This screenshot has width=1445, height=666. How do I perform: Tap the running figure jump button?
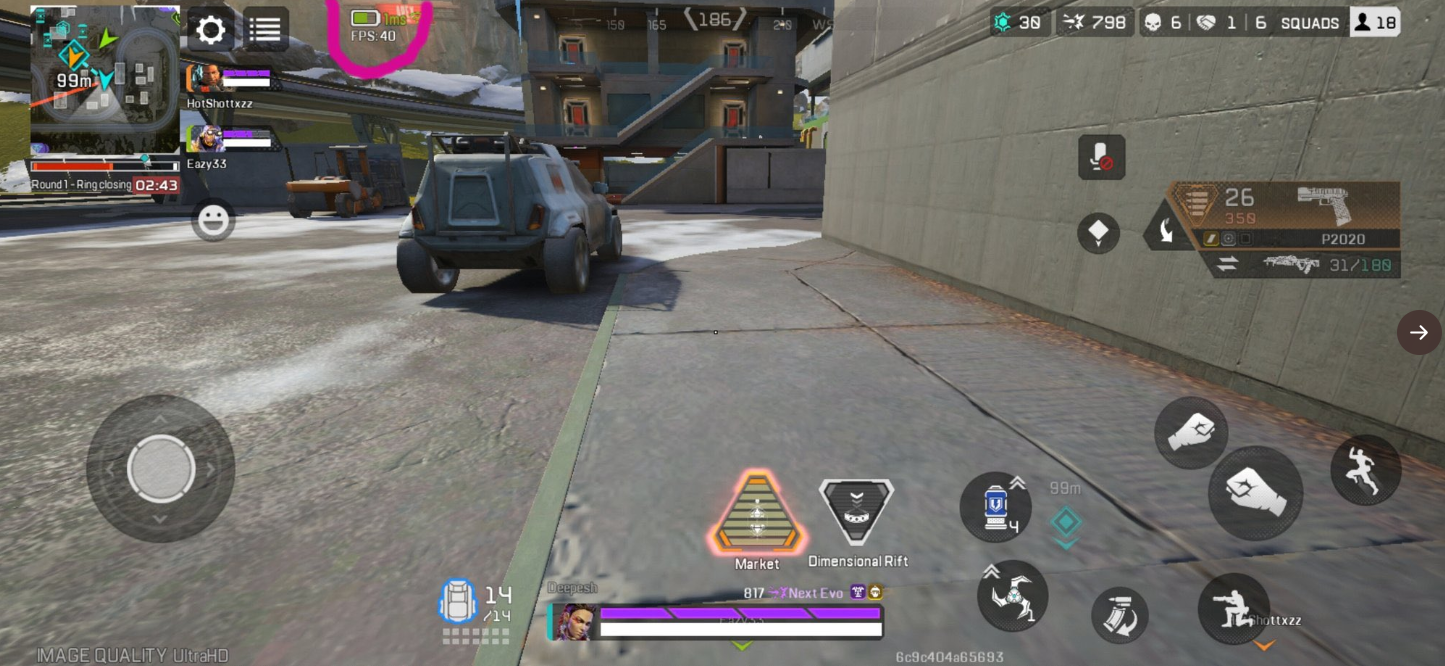1365,470
